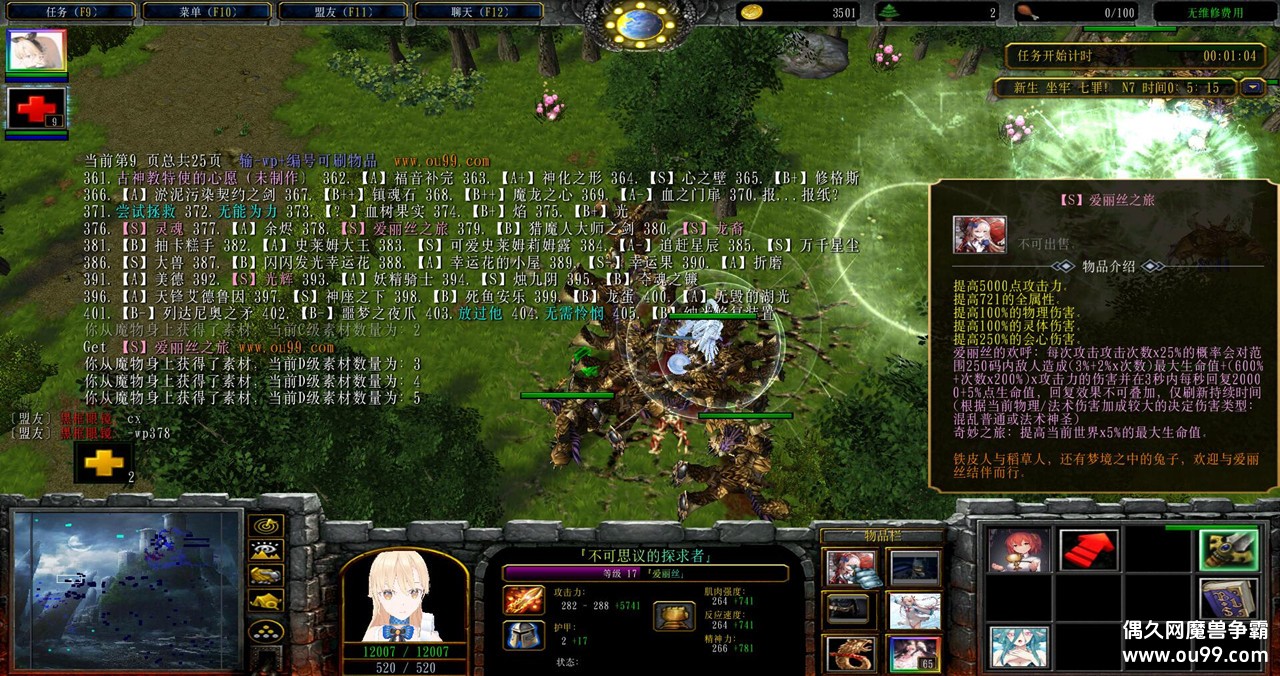Select the white-haired girl inventory item
This screenshot has width=1280, height=676.
pyautogui.click(x=914, y=610)
